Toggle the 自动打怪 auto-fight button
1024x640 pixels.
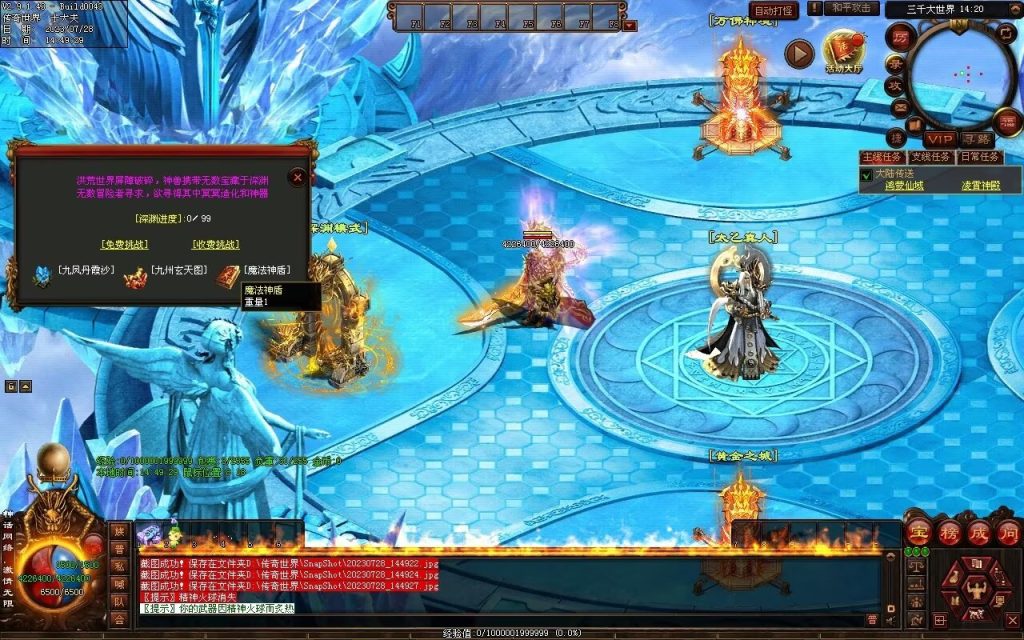[774, 11]
